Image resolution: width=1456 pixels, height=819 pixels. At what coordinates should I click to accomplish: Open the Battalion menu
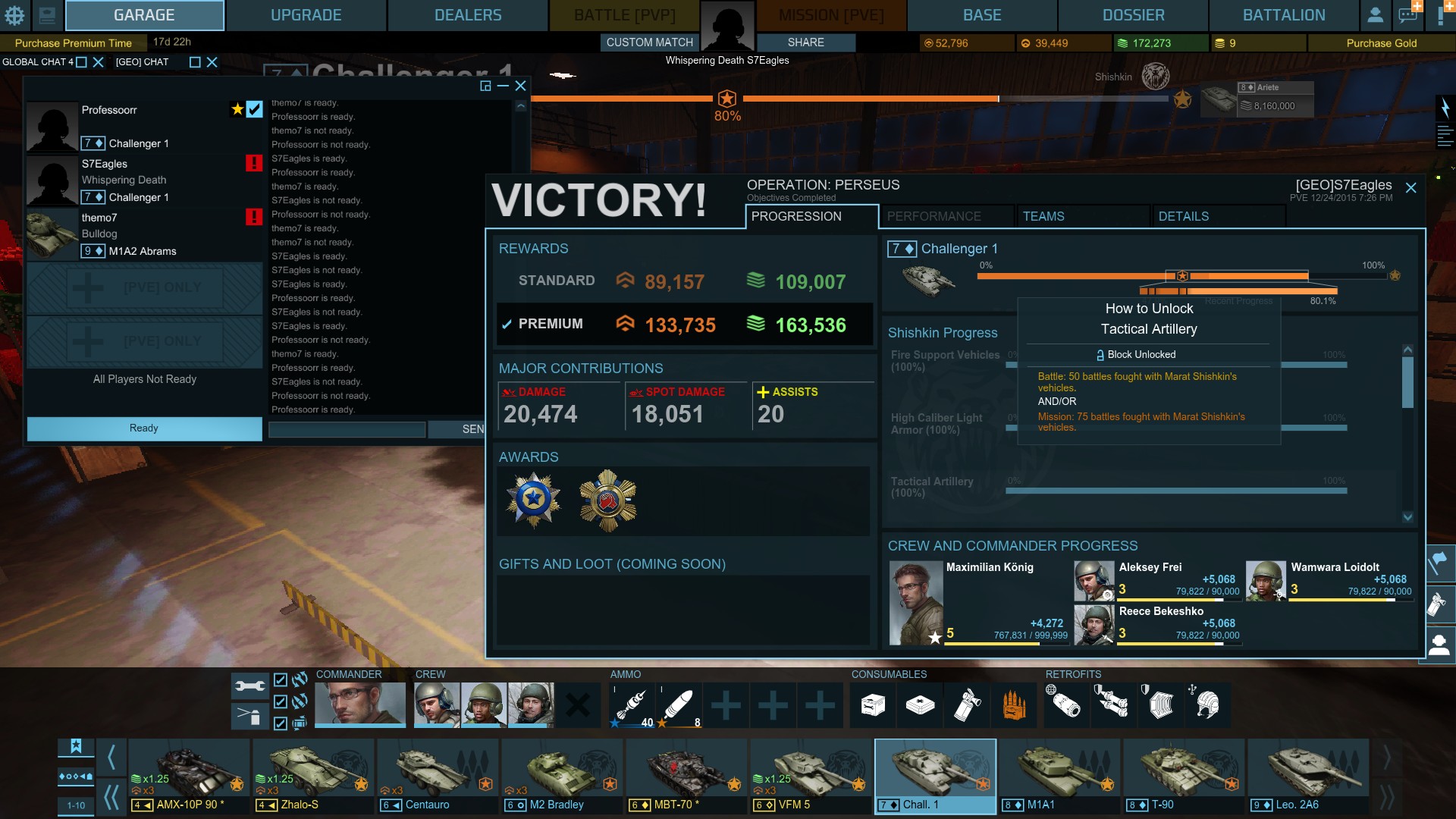pos(1283,15)
